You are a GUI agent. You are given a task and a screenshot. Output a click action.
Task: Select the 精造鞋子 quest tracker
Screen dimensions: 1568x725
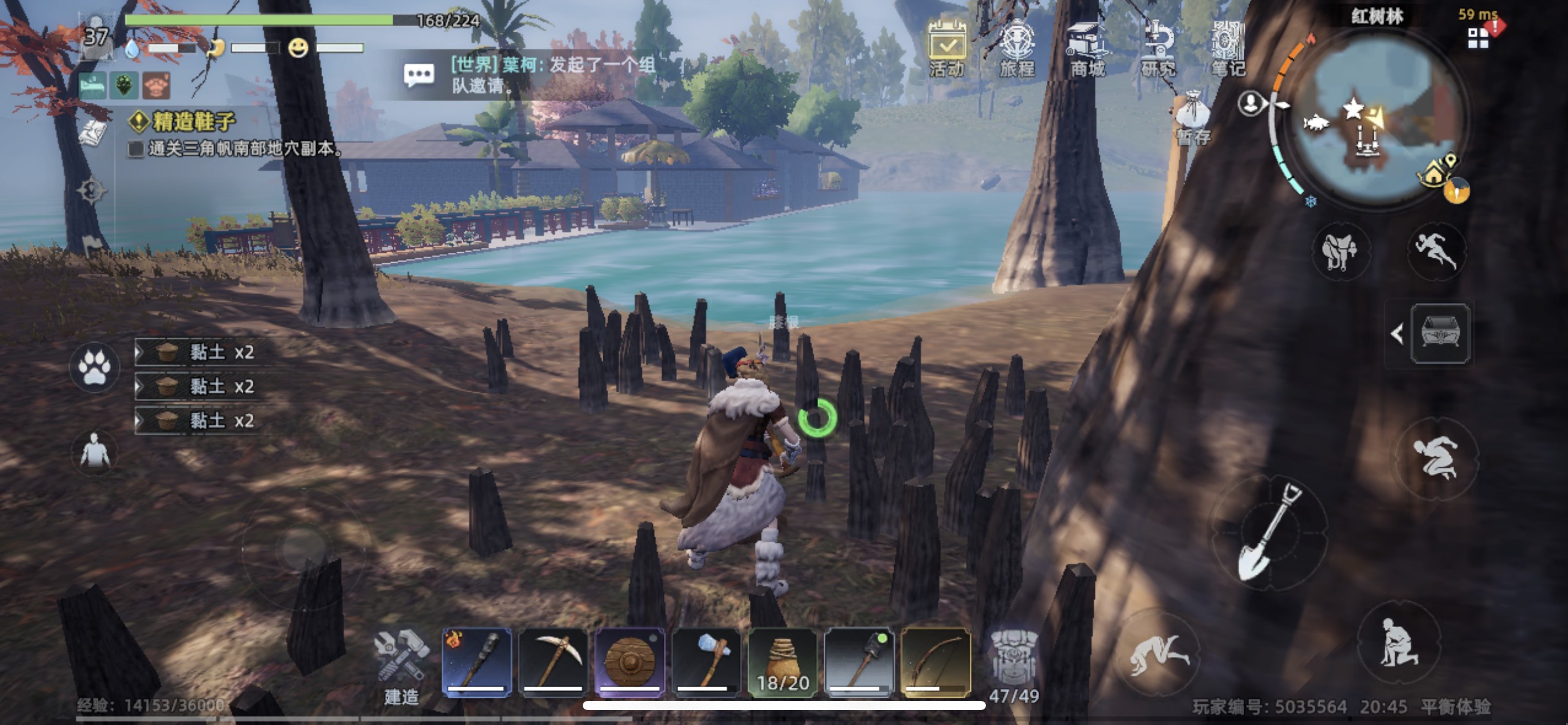193,121
